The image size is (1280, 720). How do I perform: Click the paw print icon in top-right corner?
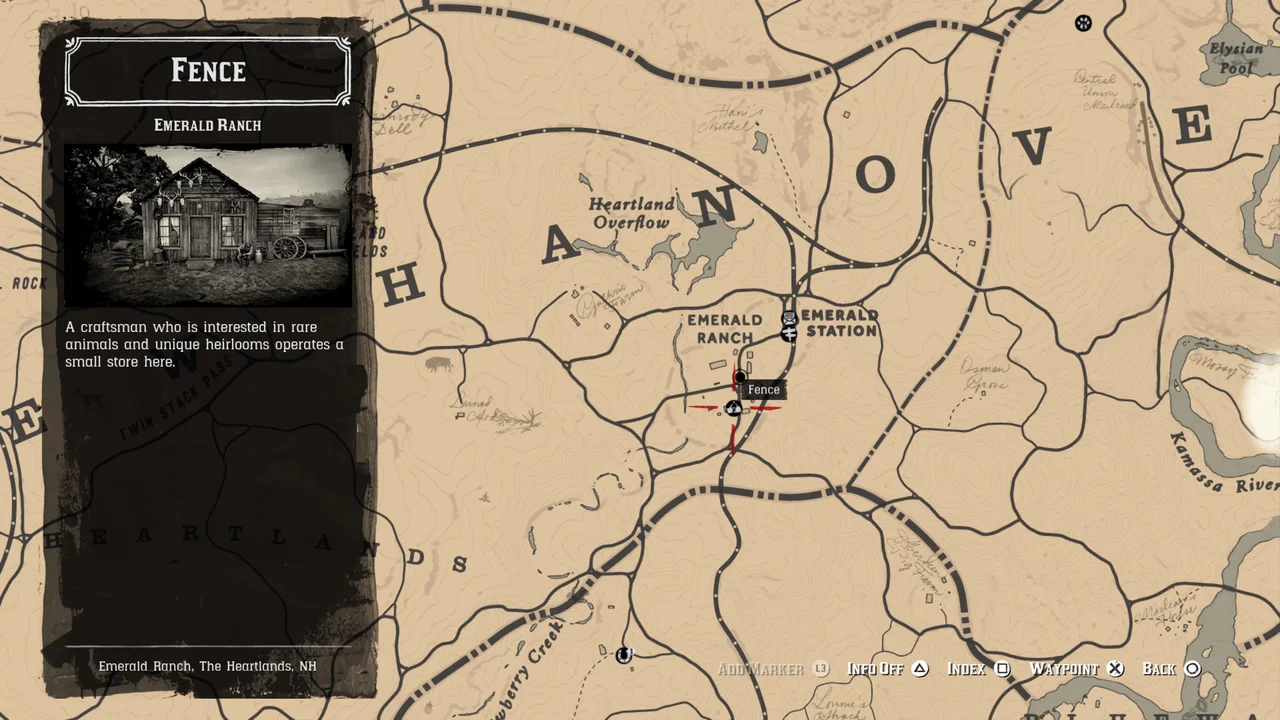click(1083, 23)
